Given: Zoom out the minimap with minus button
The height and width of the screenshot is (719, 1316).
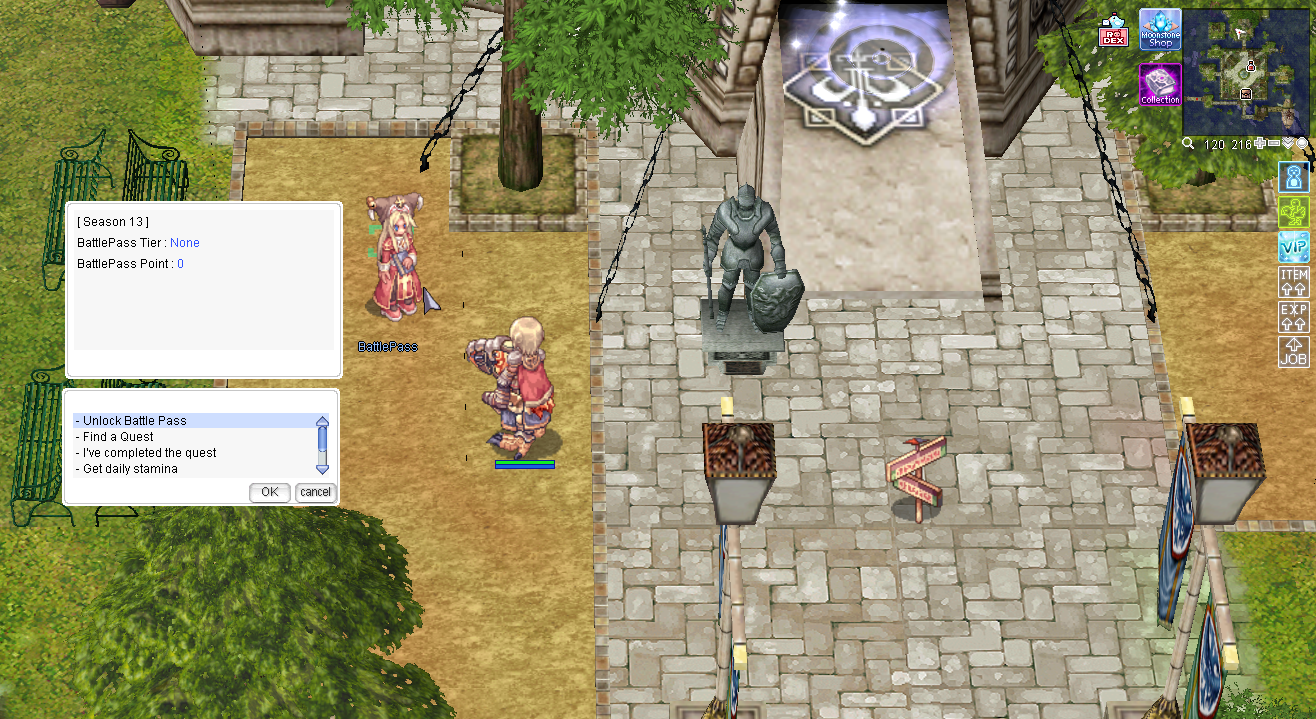Looking at the screenshot, I should pos(1274,144).
